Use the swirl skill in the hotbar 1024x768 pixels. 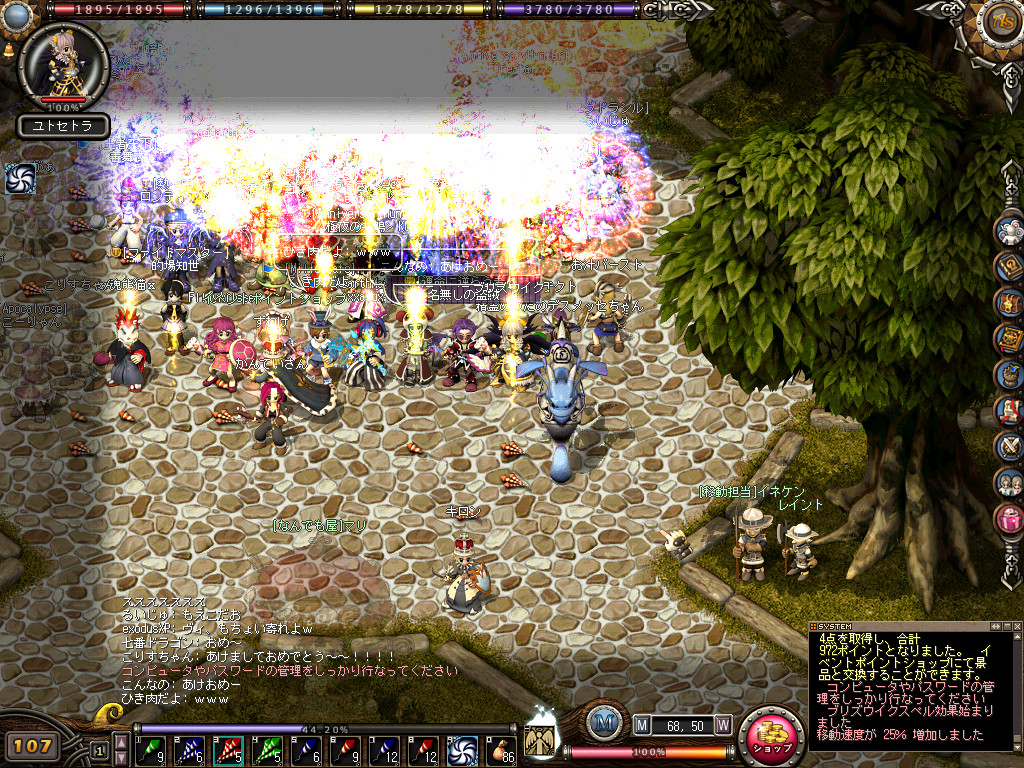[461, 749]
